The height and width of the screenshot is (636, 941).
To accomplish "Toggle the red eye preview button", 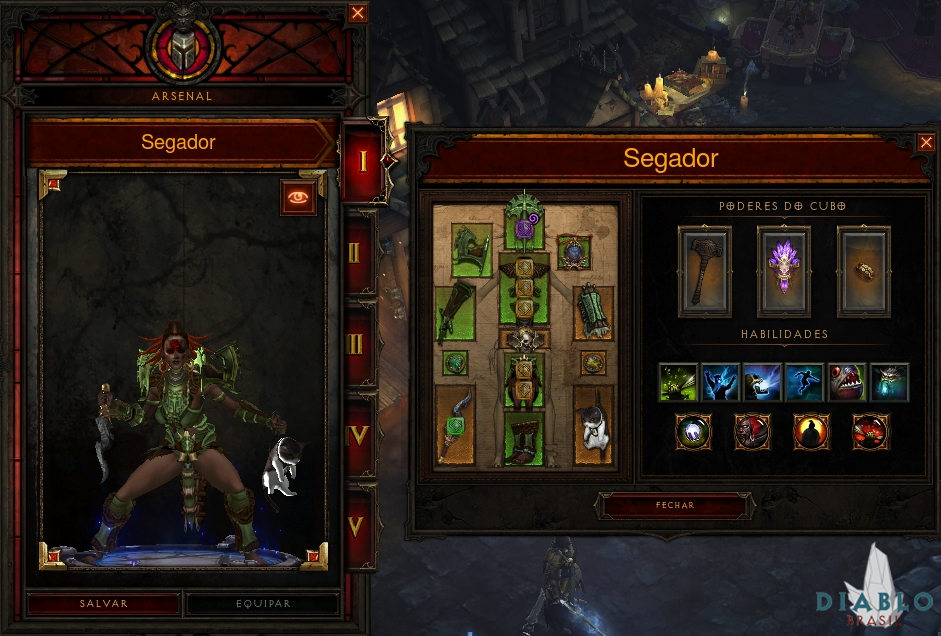I will (298, 198).
